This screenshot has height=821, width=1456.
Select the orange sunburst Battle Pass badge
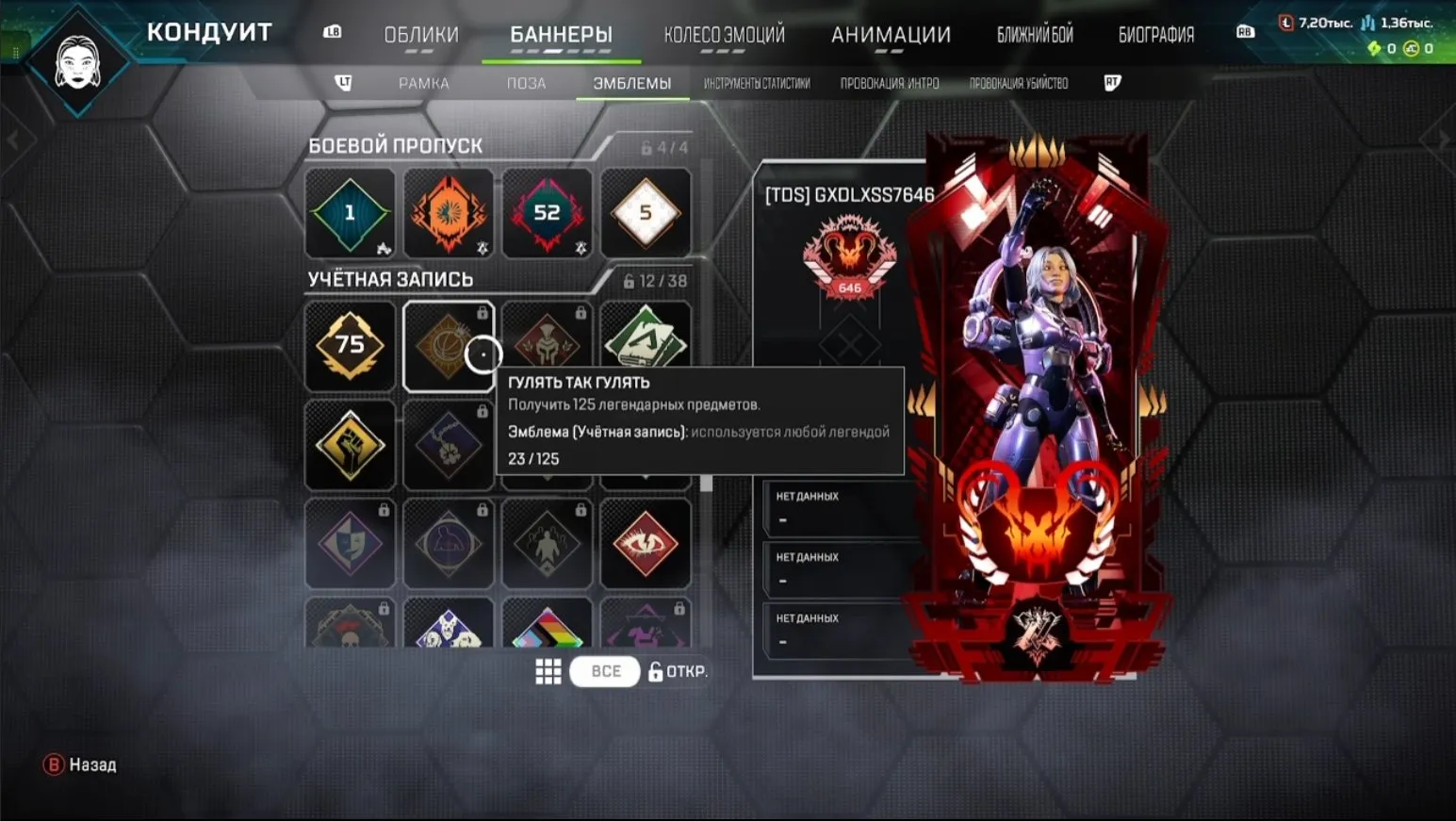449,214
